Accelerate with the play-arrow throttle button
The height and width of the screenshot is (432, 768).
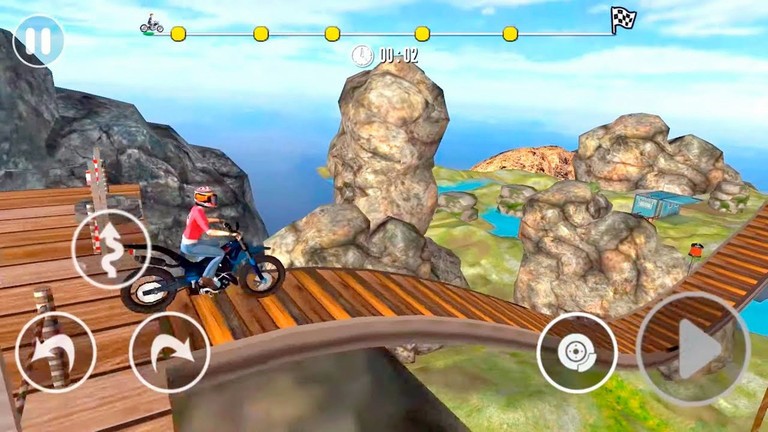[692, 350]
